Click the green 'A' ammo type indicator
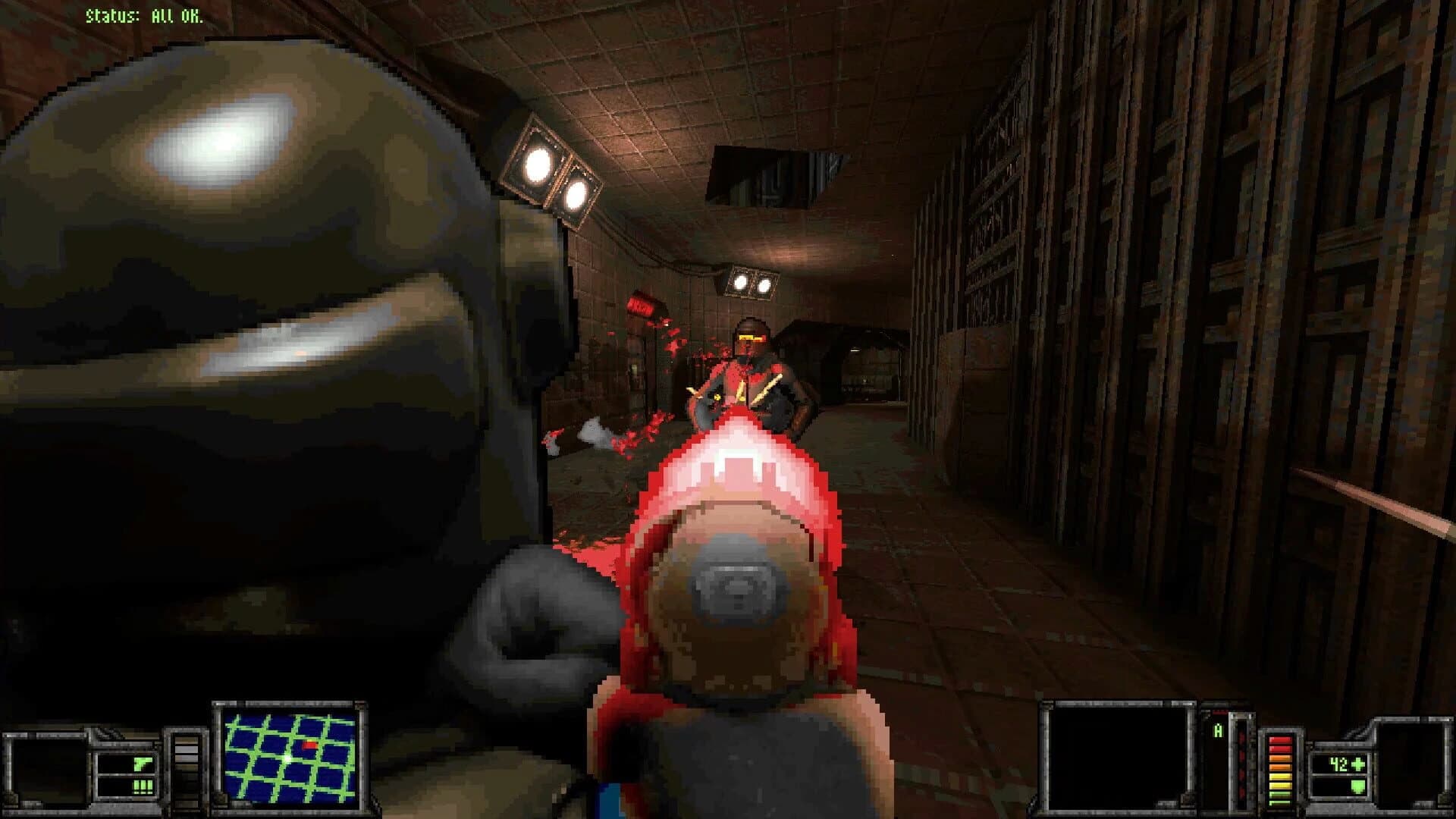 [x=1219, y=730]
